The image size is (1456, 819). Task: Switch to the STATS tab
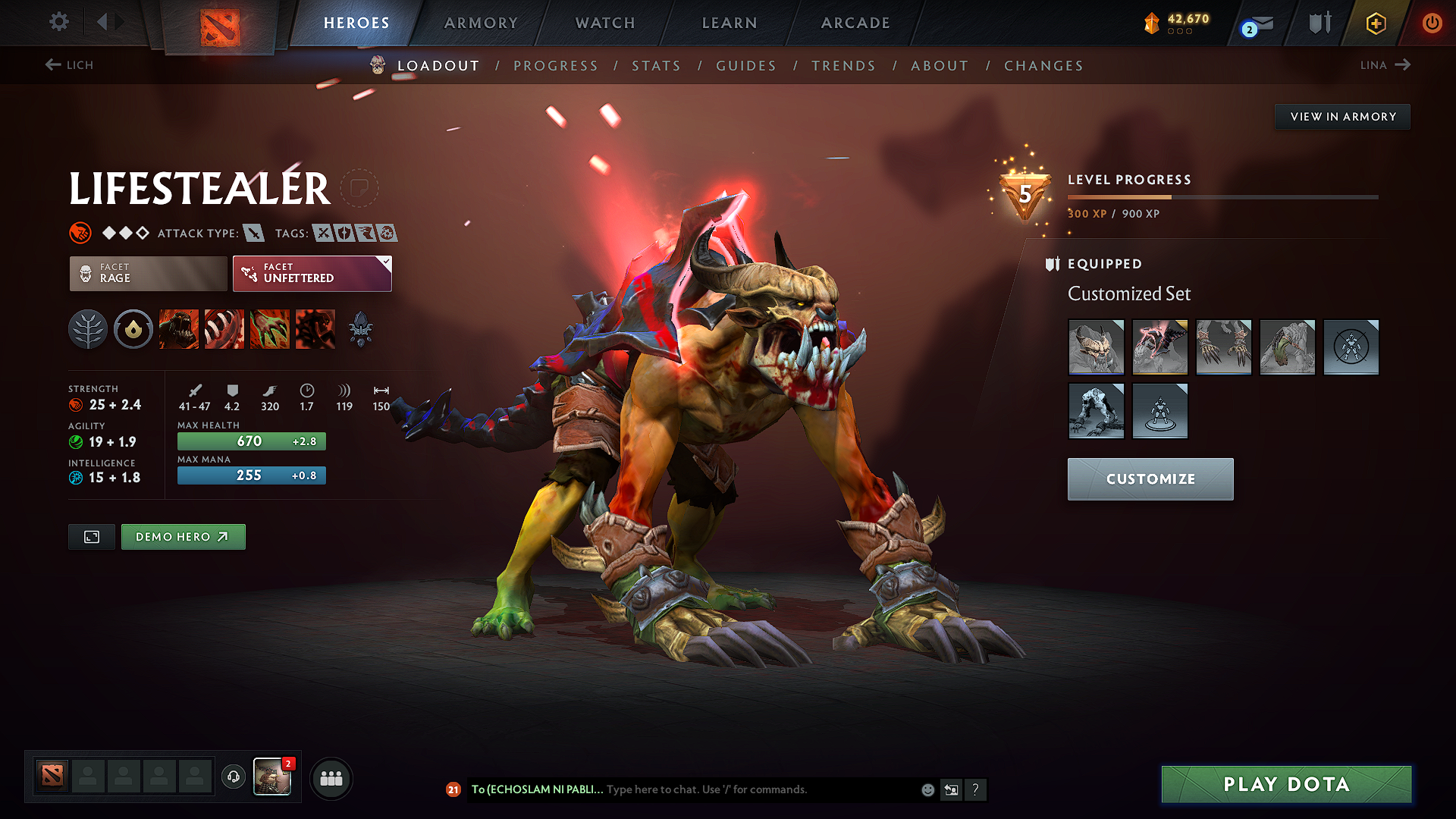tap(657, 66)
